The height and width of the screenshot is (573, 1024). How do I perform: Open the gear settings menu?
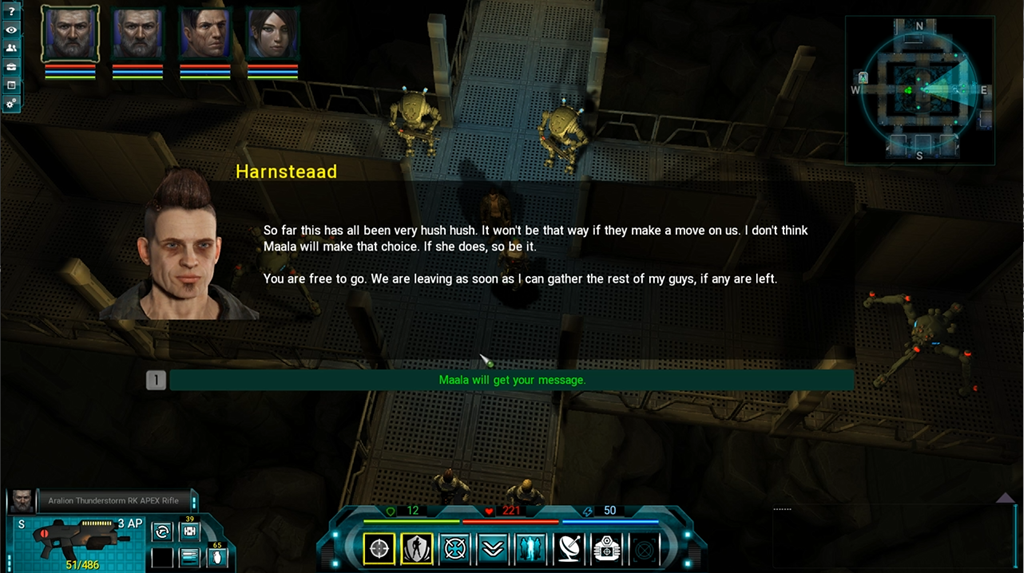[11, 103]
